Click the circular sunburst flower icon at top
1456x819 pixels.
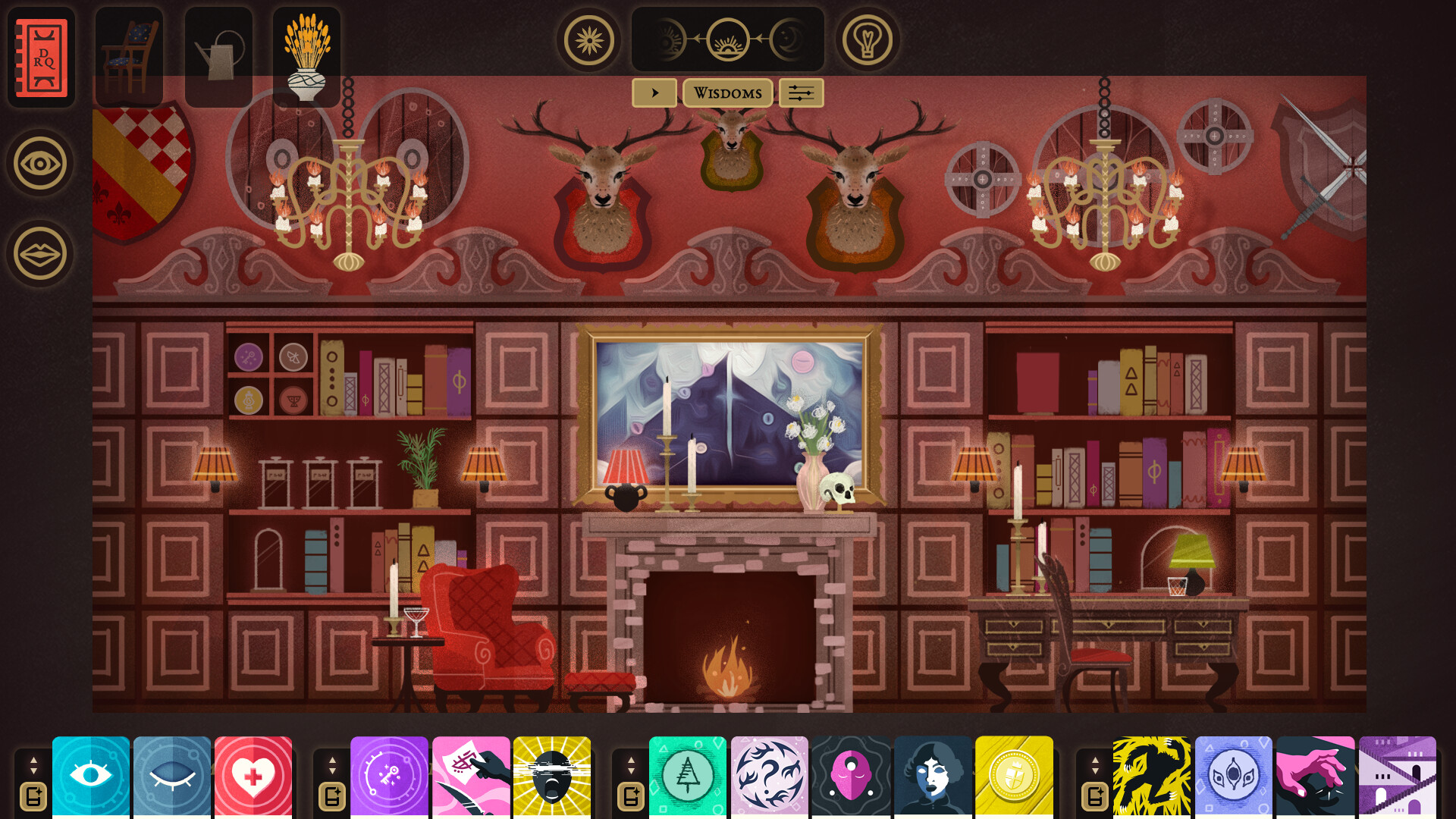(x=589, y=40)
